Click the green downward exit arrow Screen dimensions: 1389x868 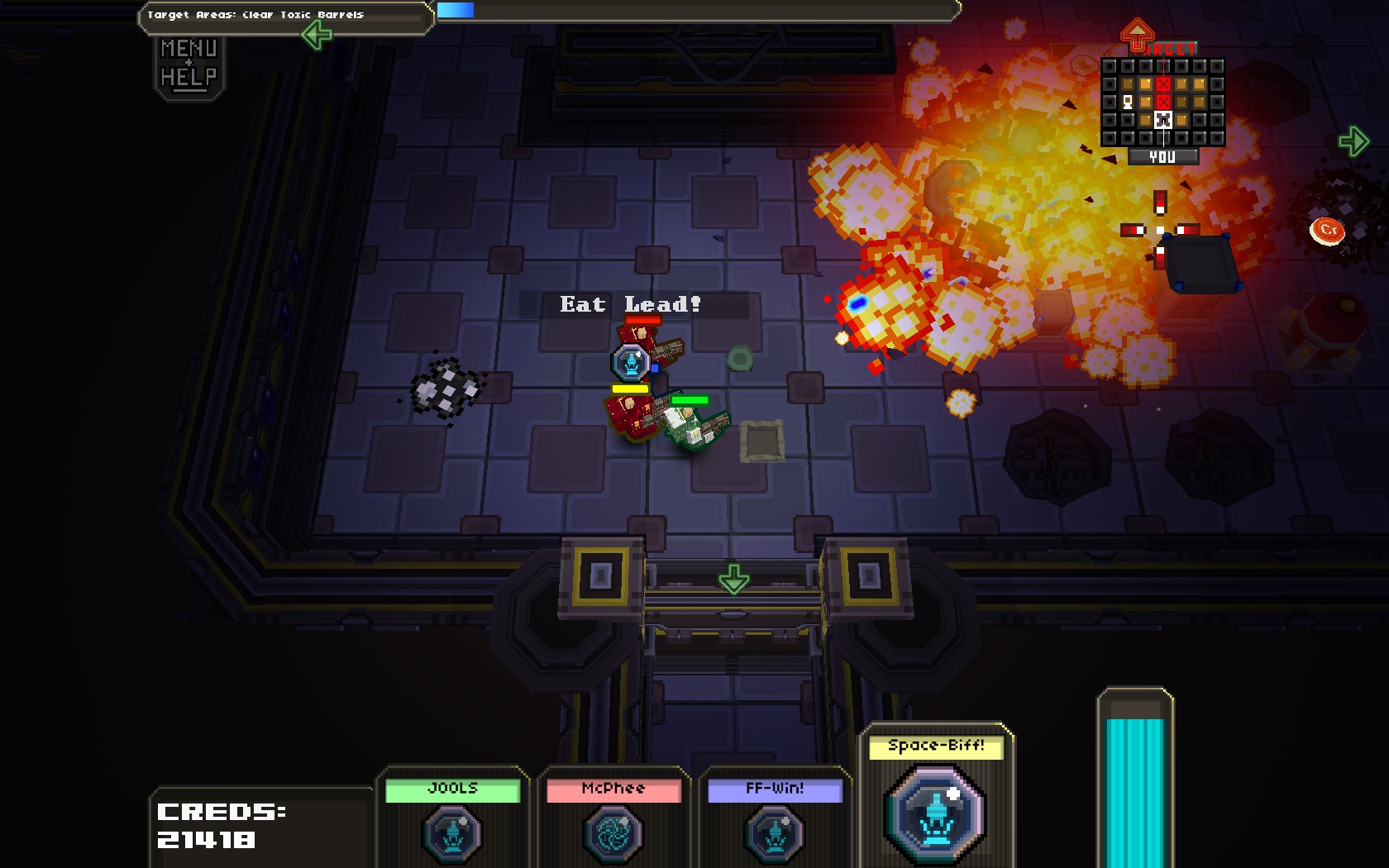point(733,579)
